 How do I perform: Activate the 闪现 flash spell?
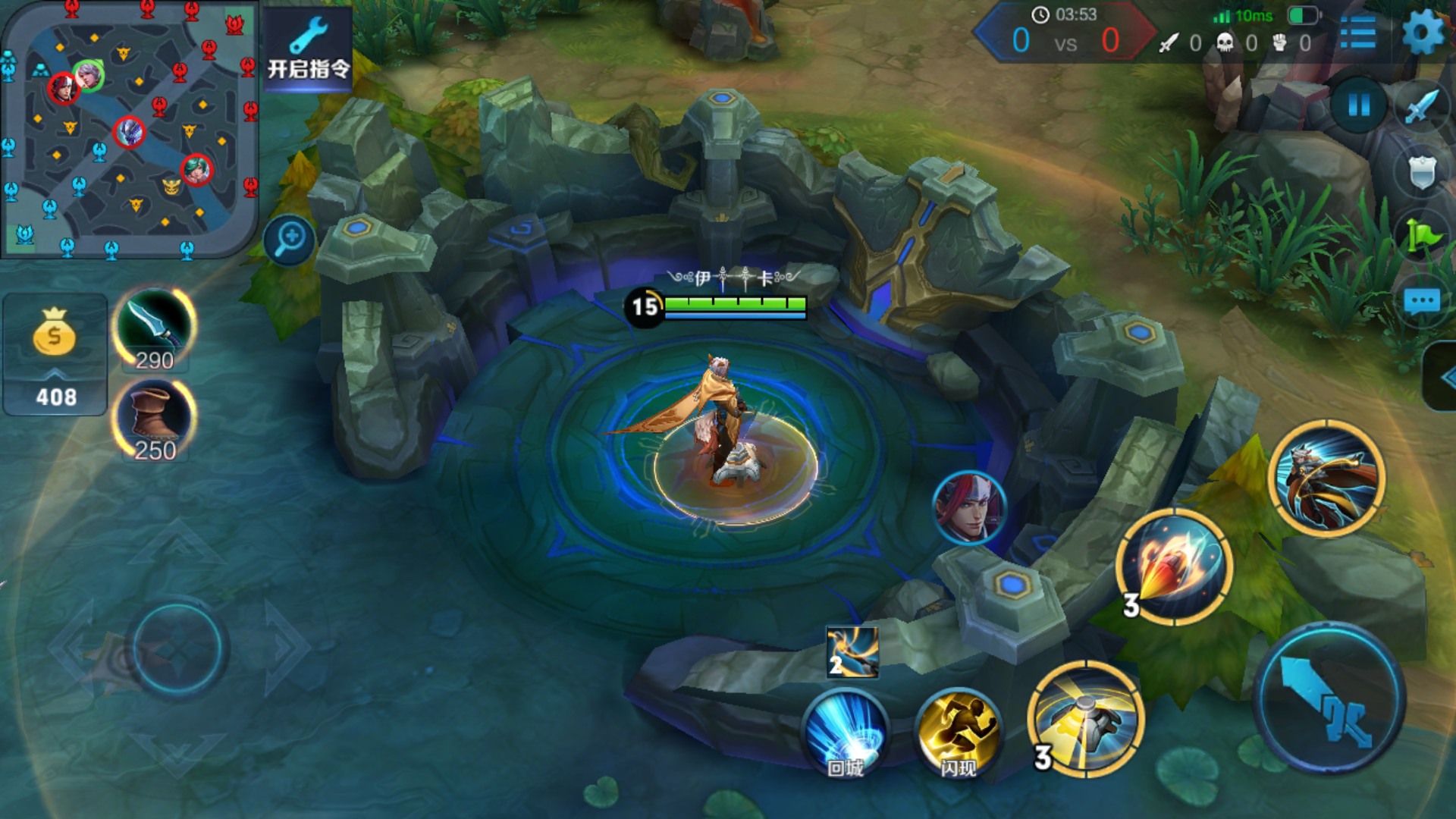click(x=959, y=733)
